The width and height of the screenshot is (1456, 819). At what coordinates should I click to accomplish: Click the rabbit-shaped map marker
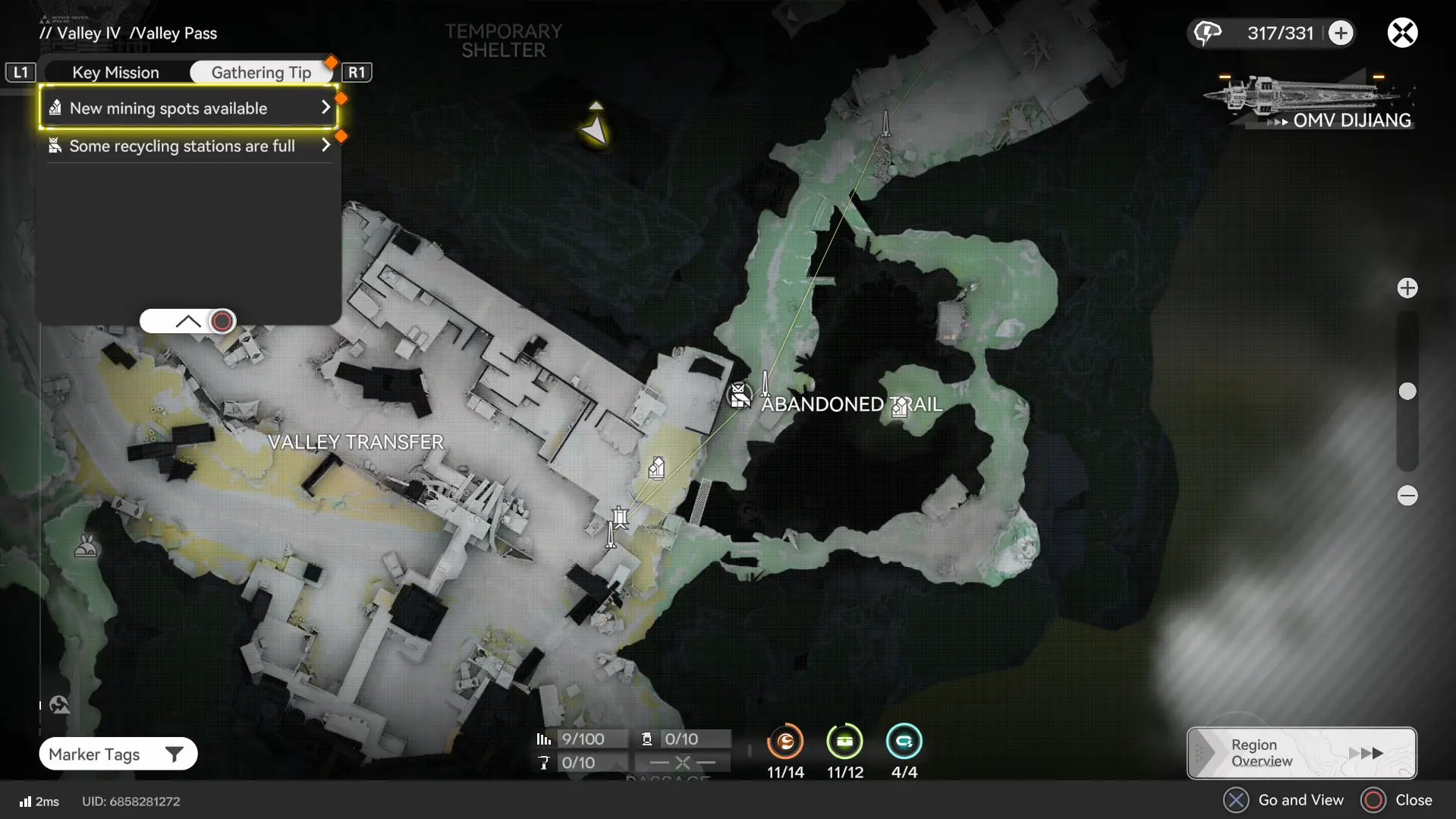tap(86, 546)
